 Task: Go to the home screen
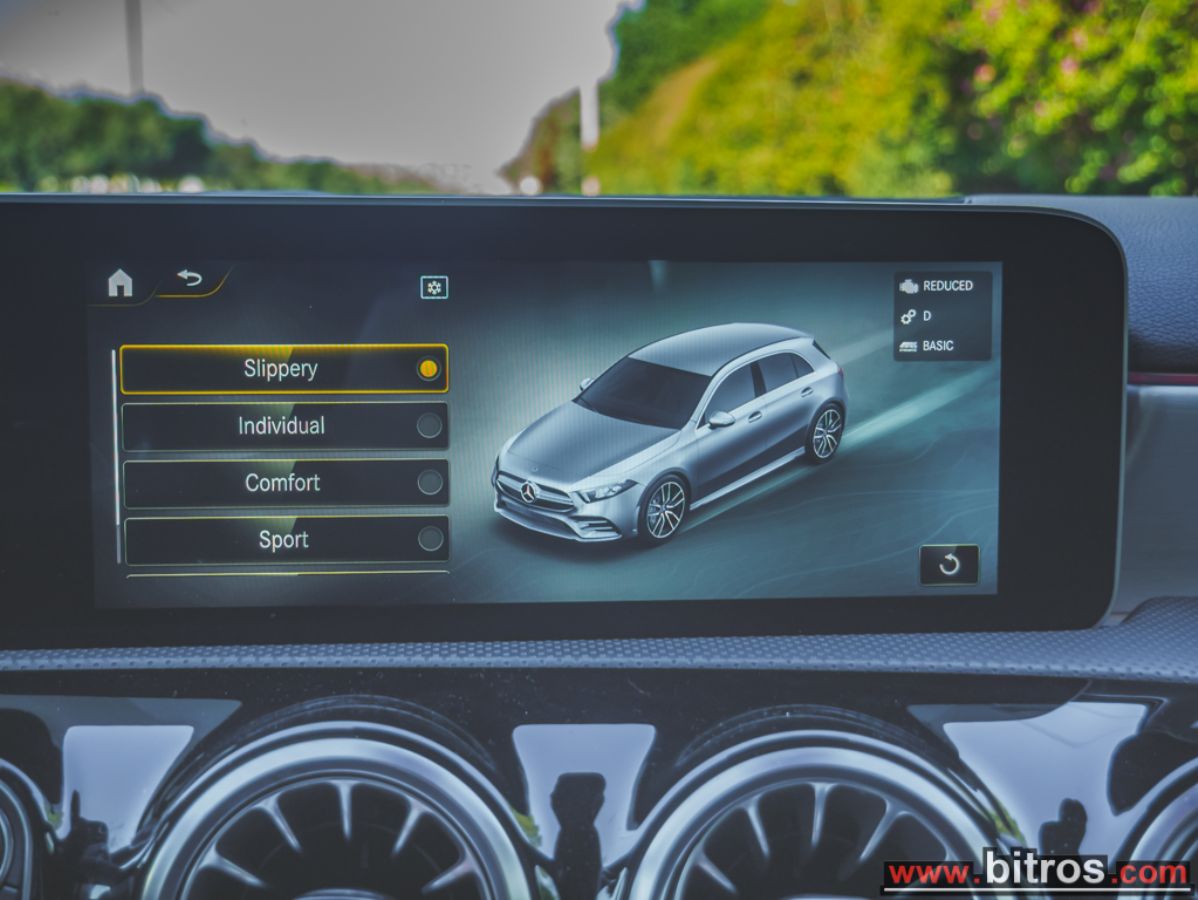tap(120, 283)
